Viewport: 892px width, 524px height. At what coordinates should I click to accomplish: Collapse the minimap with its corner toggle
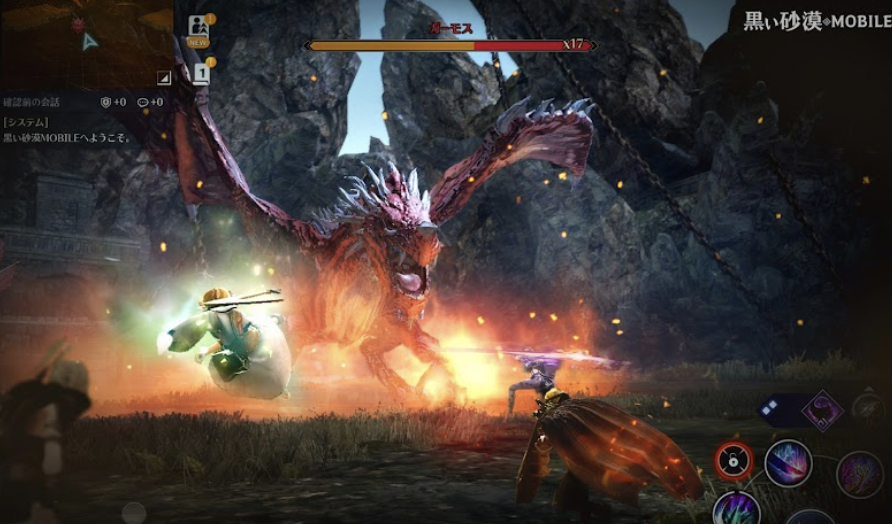[x=164, y=77]
